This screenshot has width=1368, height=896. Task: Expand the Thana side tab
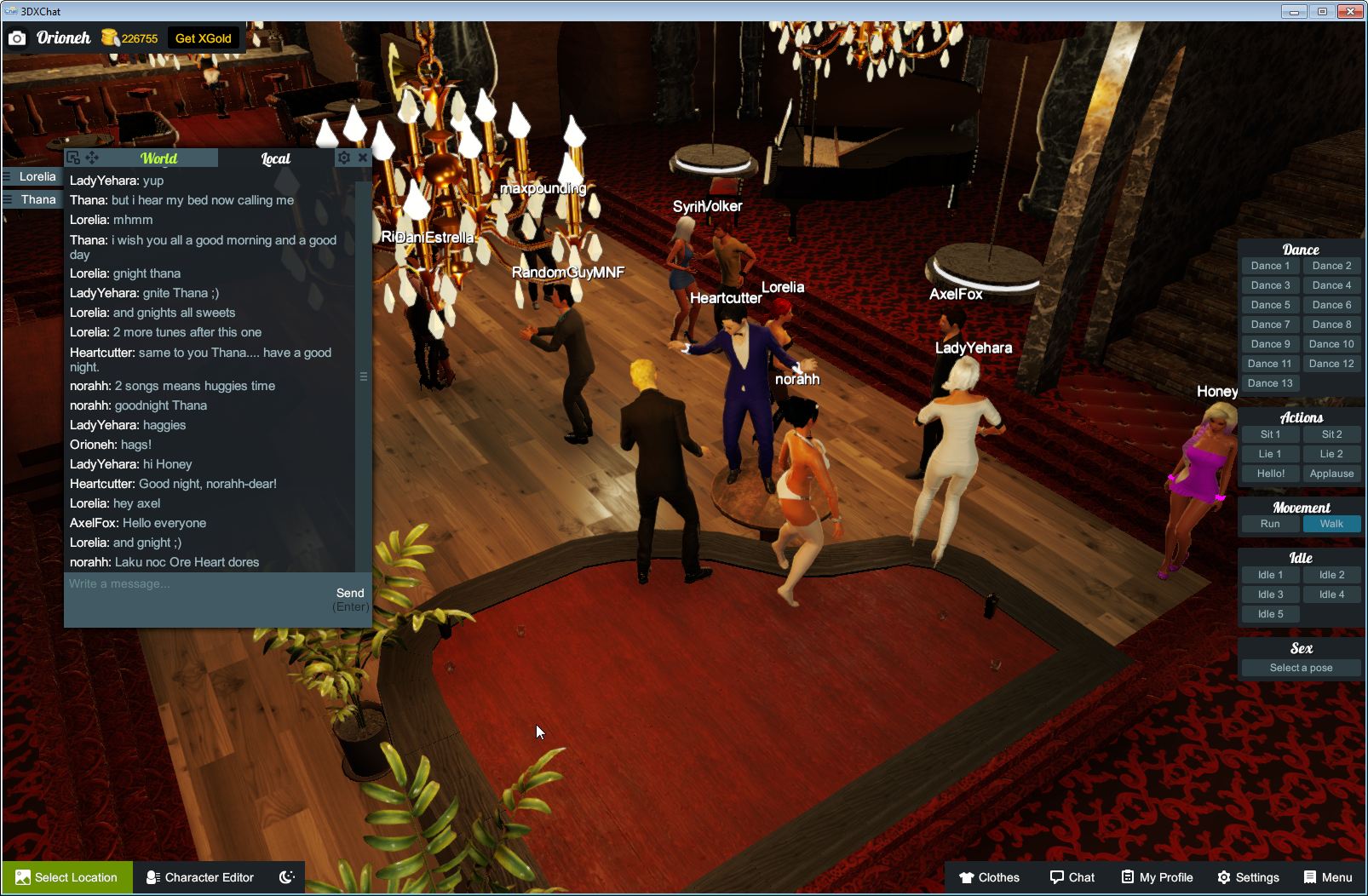32,198
